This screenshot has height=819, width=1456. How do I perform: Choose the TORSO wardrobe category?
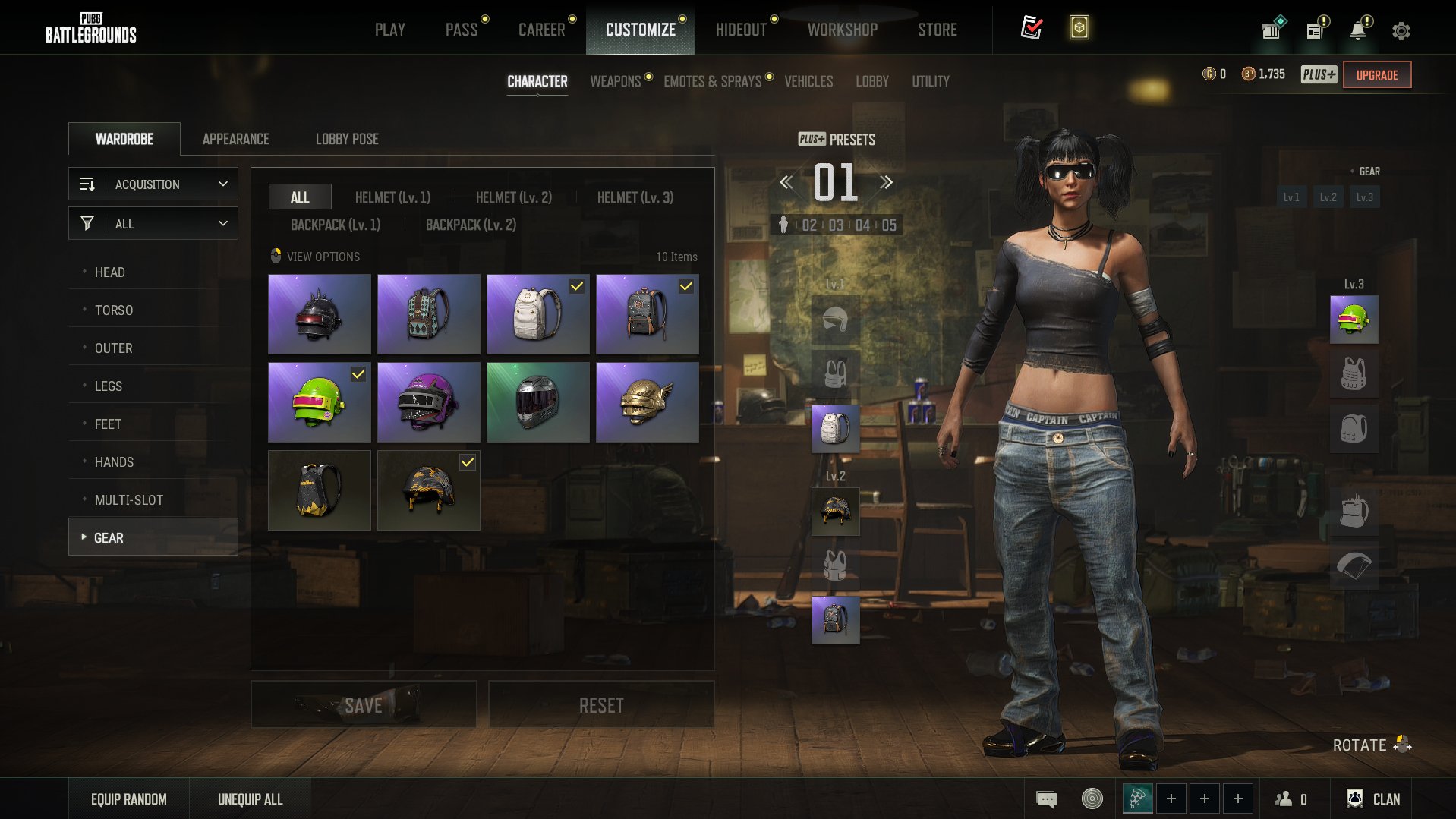pos(114,310)
